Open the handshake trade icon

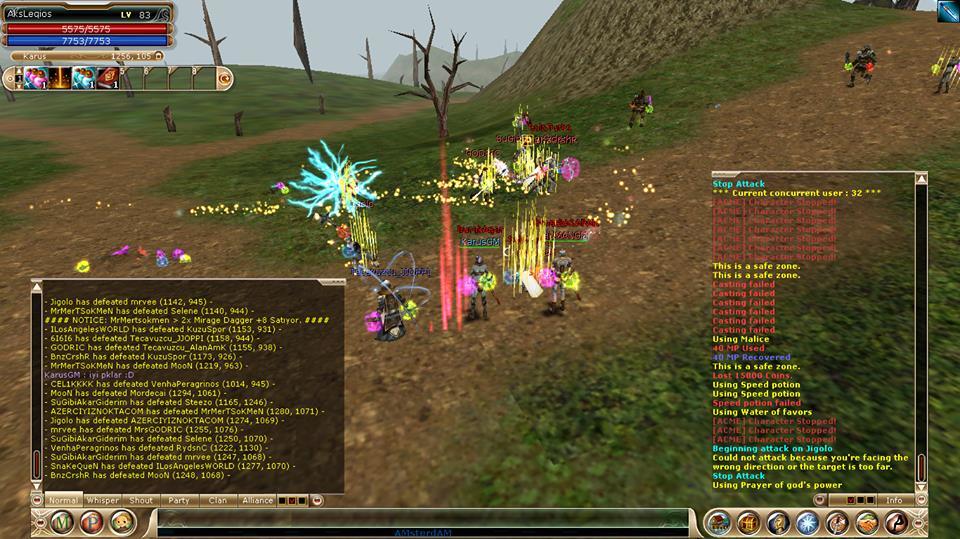(x=866, y=522)
